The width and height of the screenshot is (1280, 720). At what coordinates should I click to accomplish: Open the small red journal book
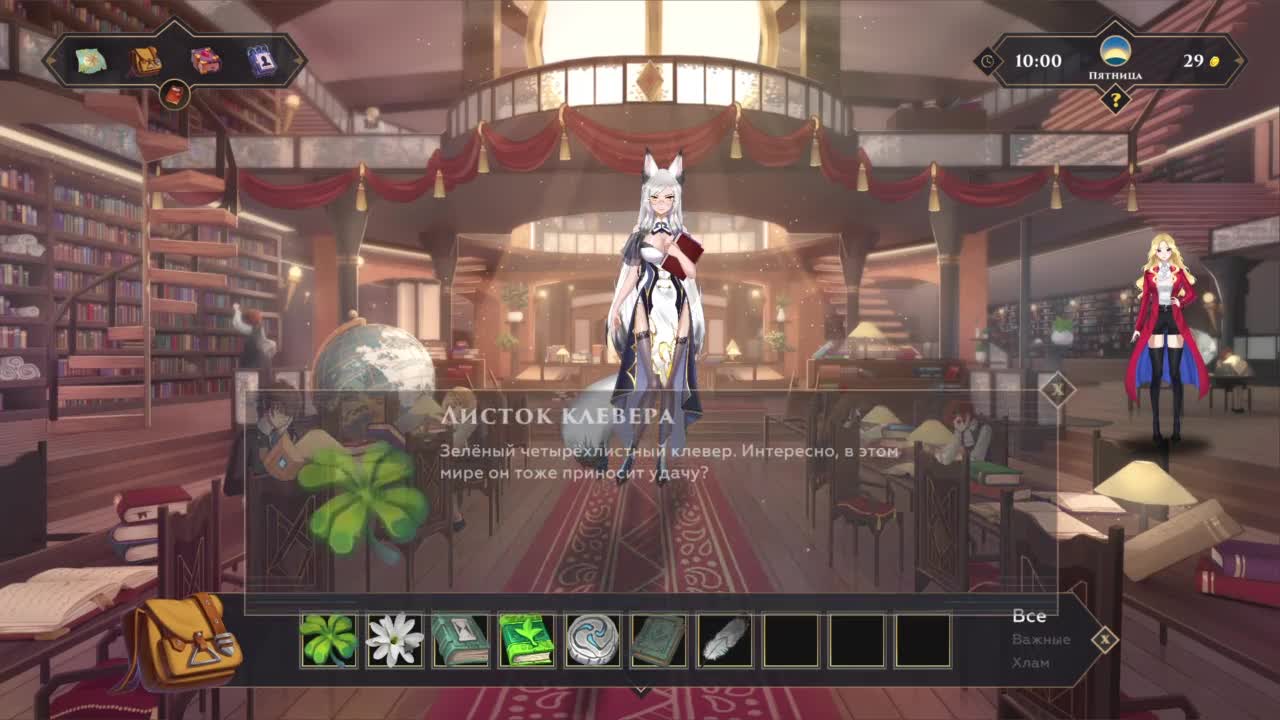coord(175,96)
